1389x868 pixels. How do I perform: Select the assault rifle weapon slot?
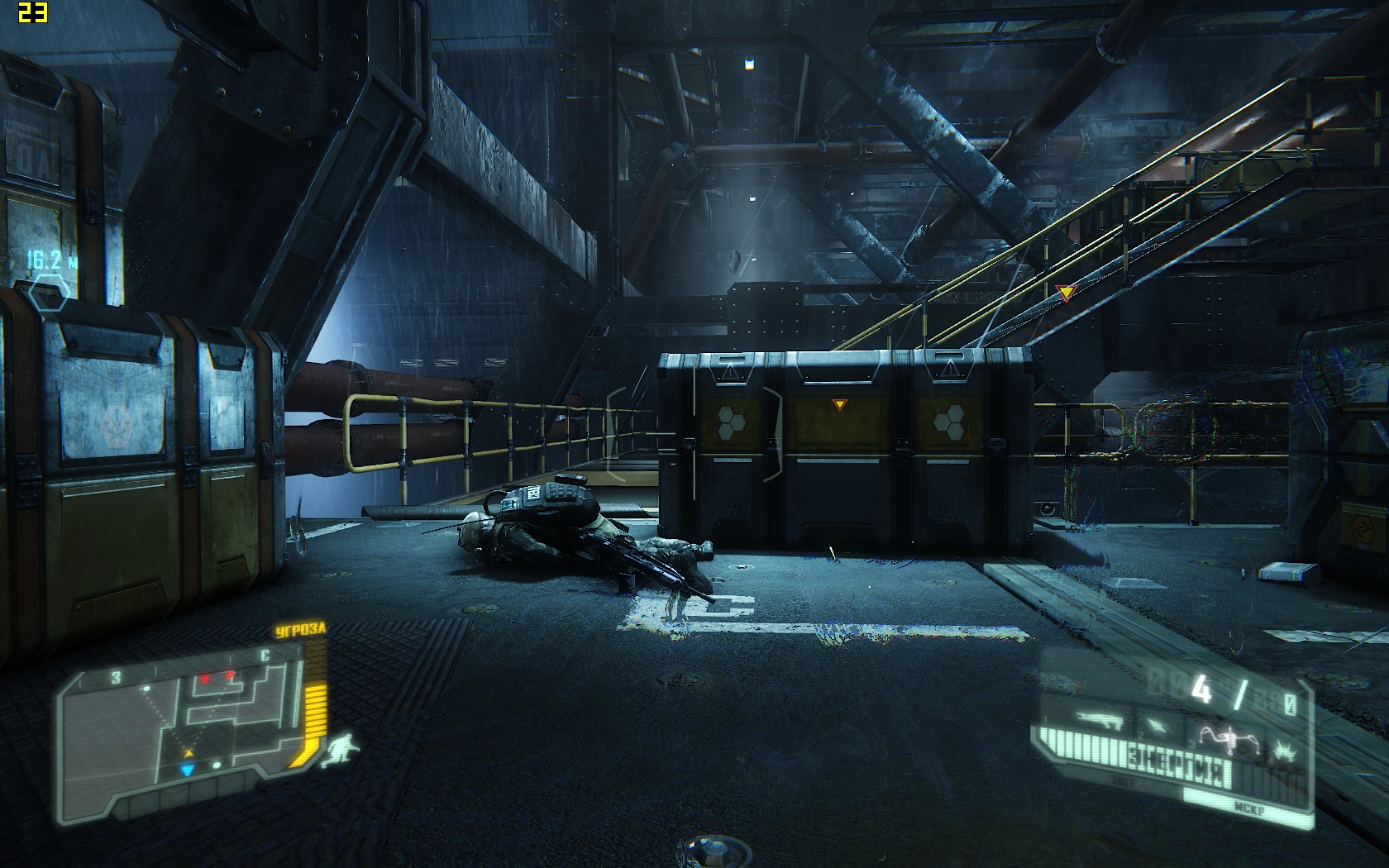(1099, 721)
